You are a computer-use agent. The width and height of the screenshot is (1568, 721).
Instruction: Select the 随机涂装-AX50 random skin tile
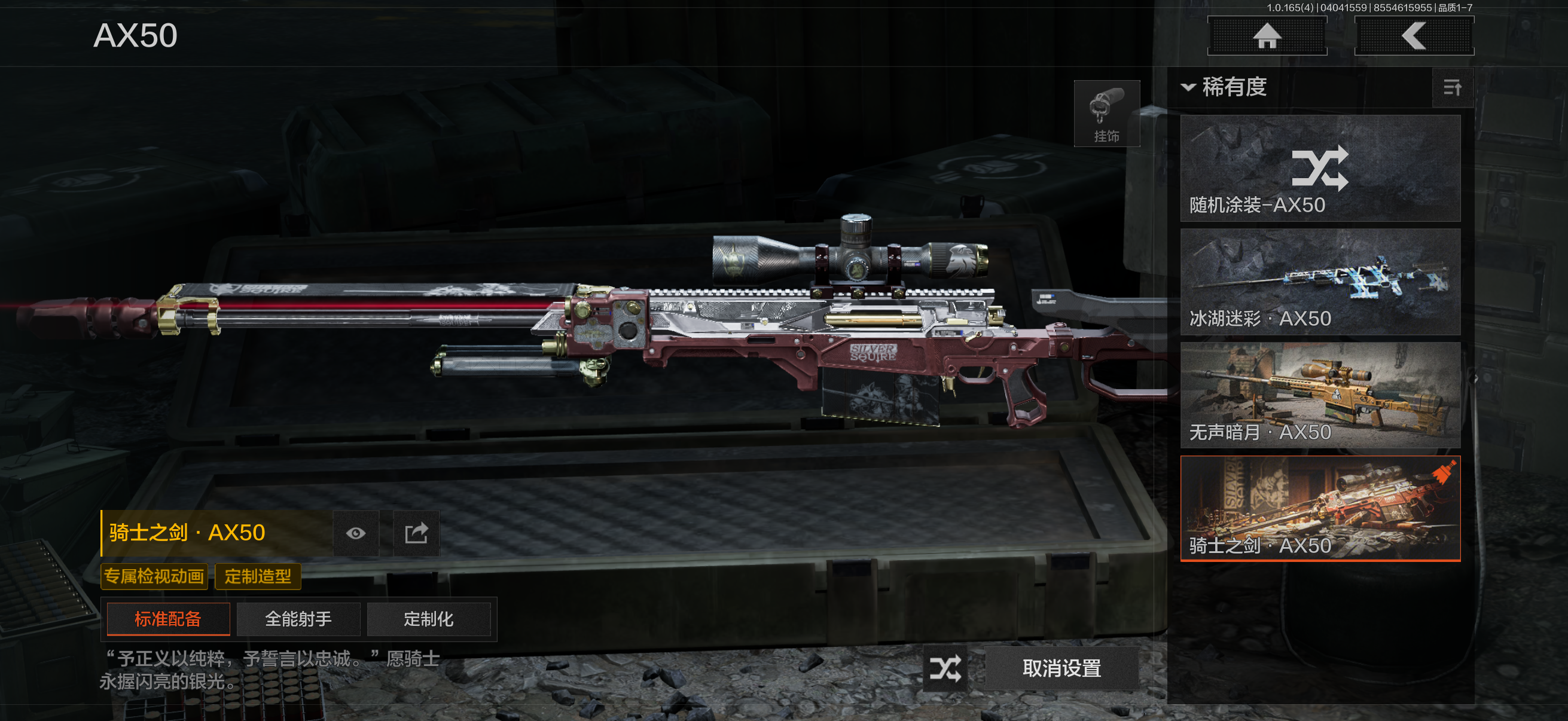[1320, 169]
